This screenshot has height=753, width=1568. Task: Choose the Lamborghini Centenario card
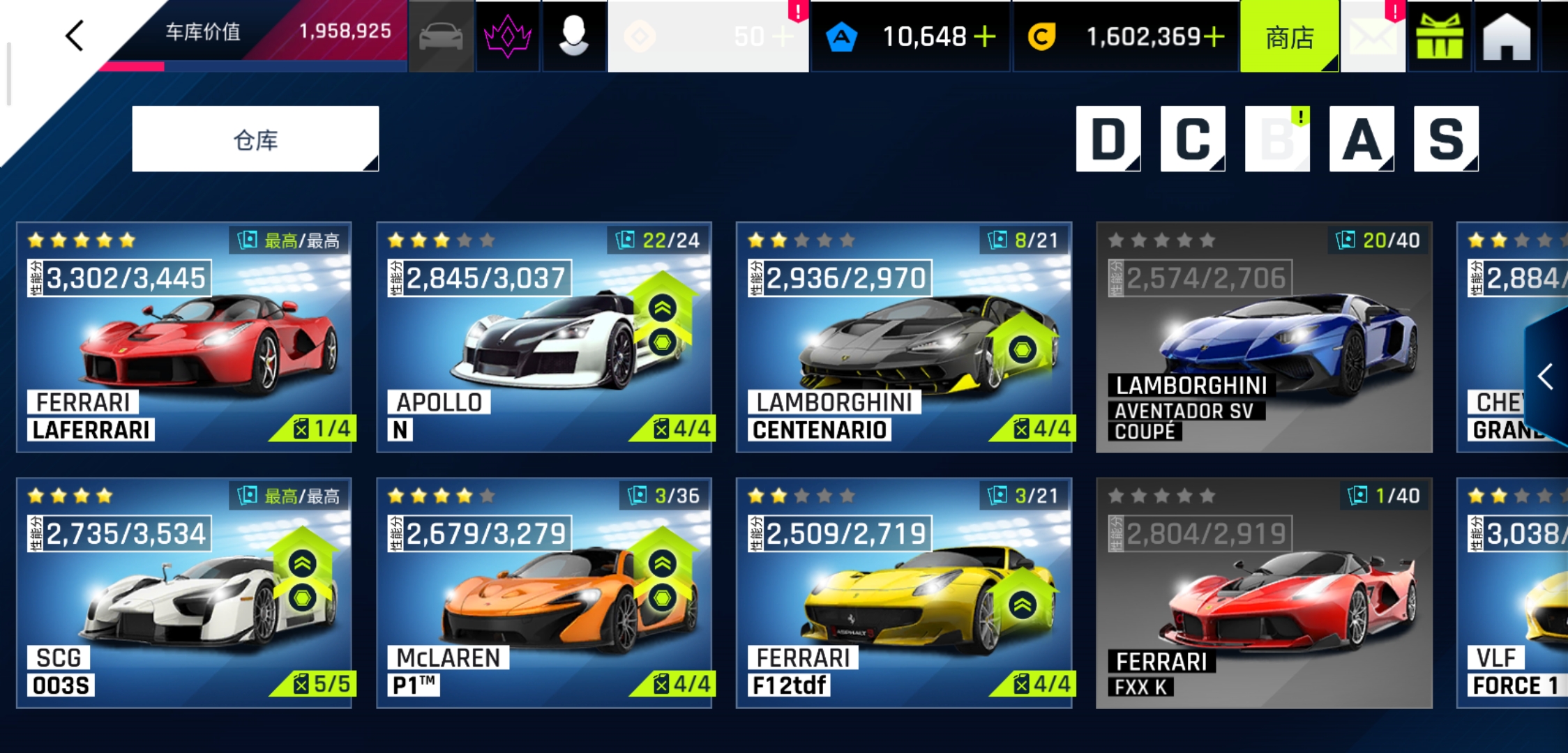tap(904, 337)
